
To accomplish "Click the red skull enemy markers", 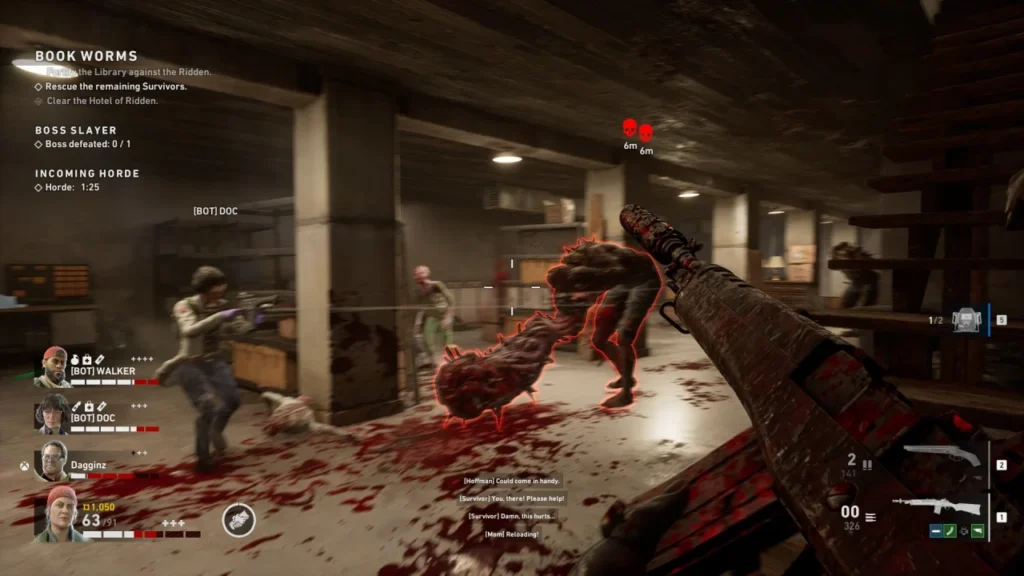I will click(637, 130).
